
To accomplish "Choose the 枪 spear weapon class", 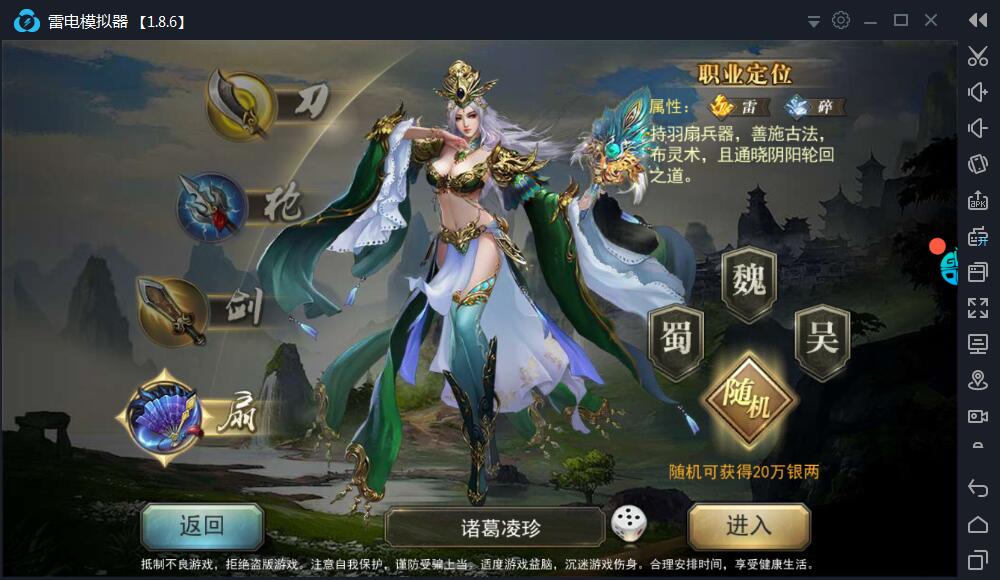I will tap(213, 207).
